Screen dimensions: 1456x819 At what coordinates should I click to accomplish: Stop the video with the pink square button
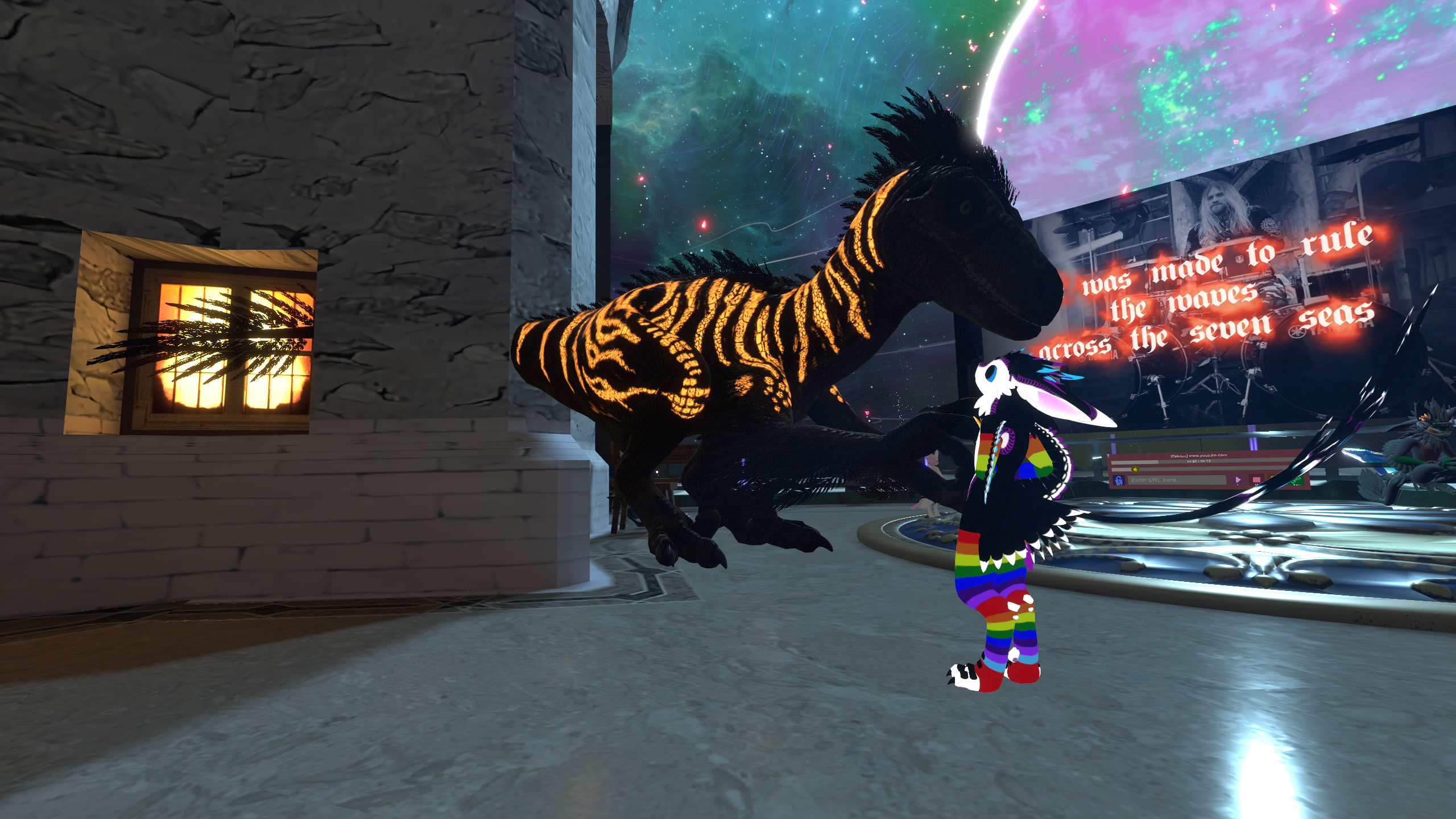click(1256, 479)
